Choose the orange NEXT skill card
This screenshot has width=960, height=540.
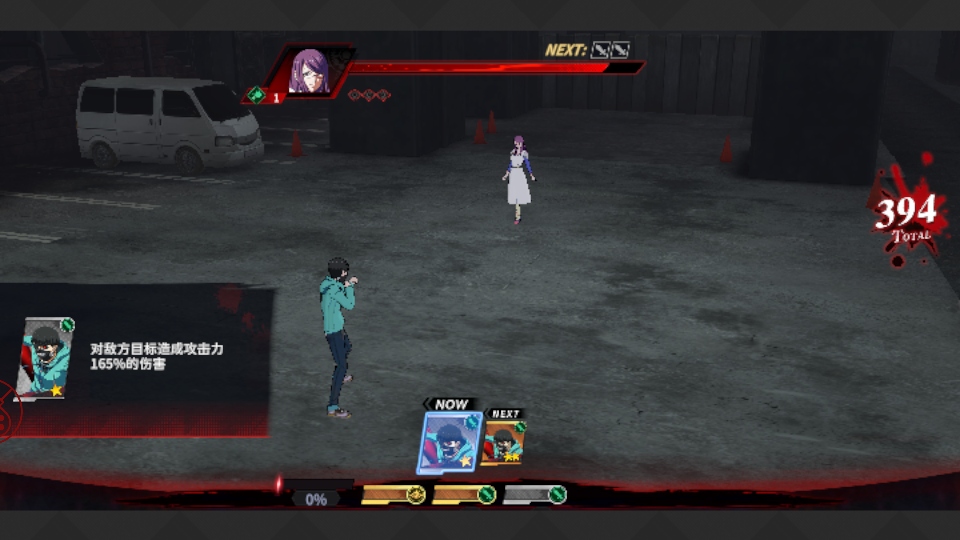pyautogui.click(x=505, y=442)
